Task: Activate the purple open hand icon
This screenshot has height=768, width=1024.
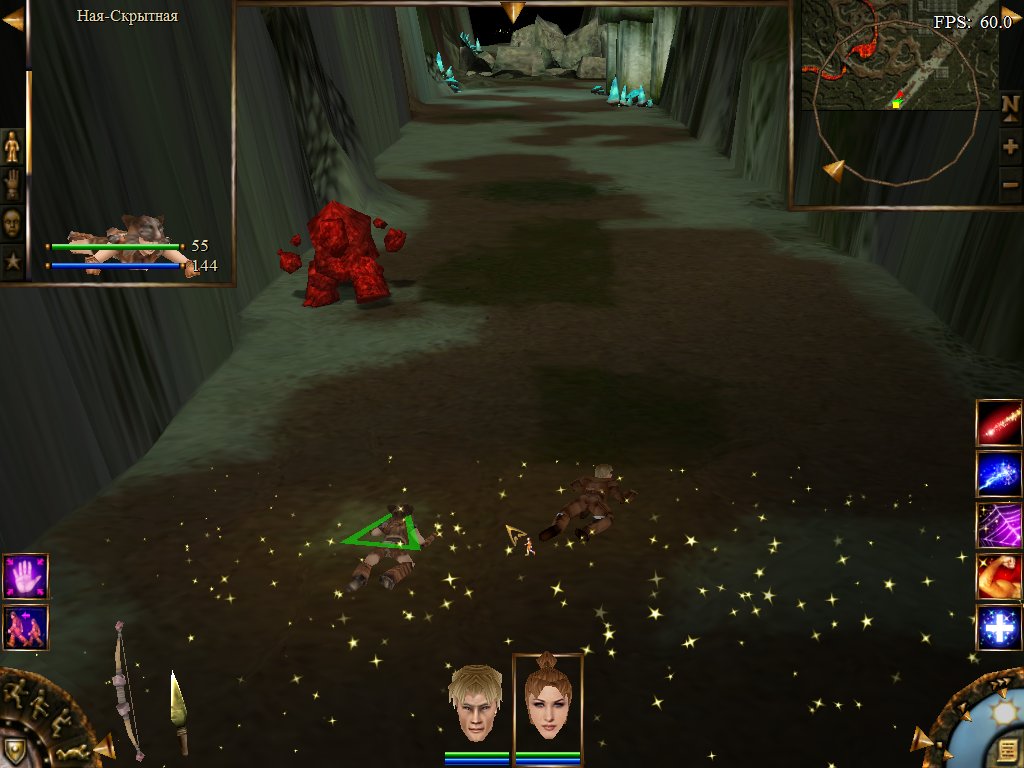Action: pos(25,576)
